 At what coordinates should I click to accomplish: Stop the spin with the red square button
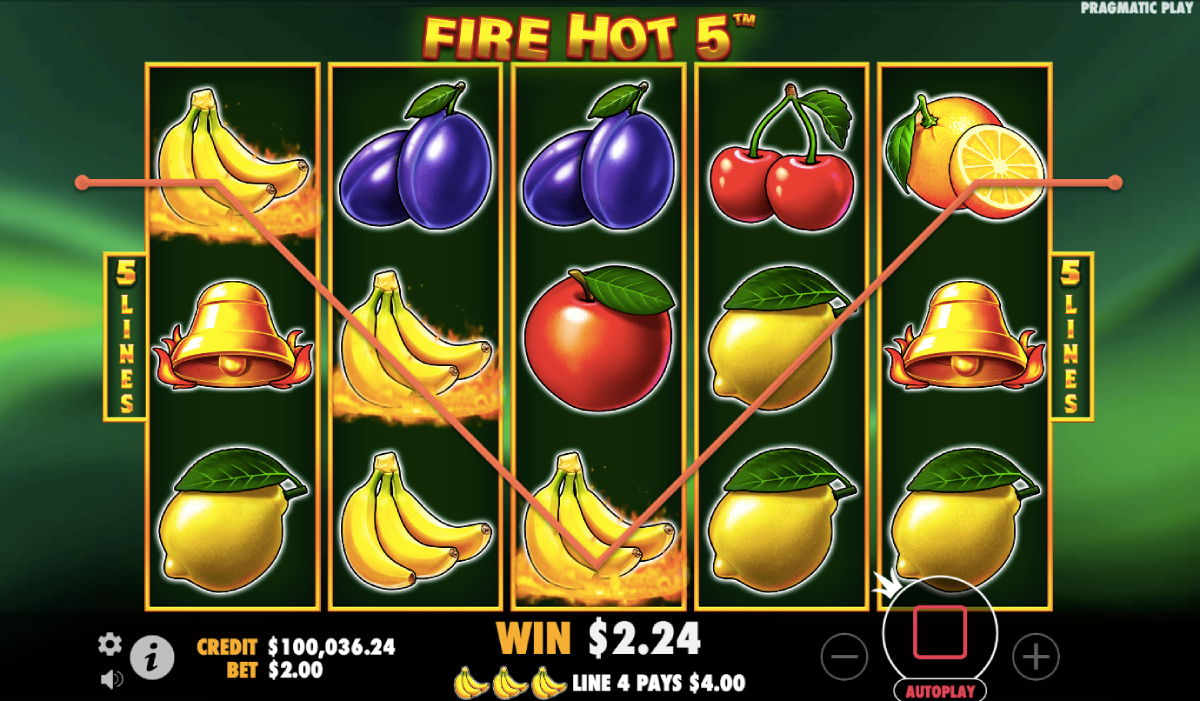coord(940,632)
